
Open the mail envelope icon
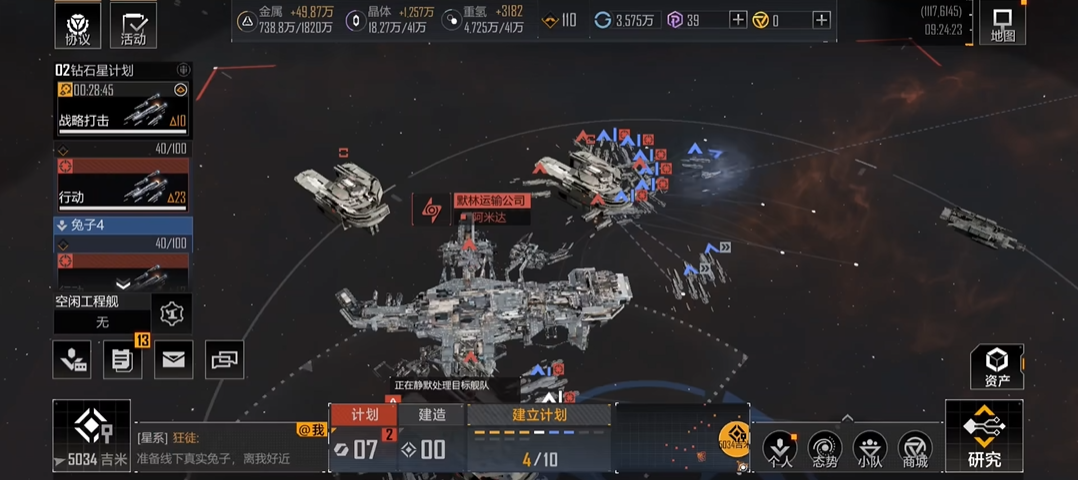tap(173, 359)
